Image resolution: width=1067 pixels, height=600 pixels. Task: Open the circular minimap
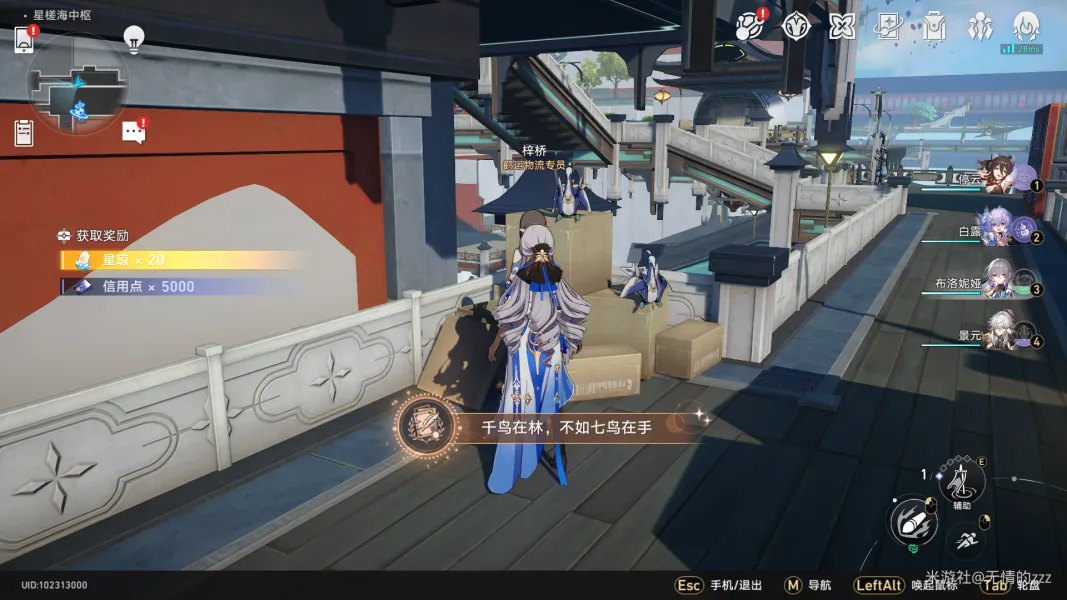point(77,85)
